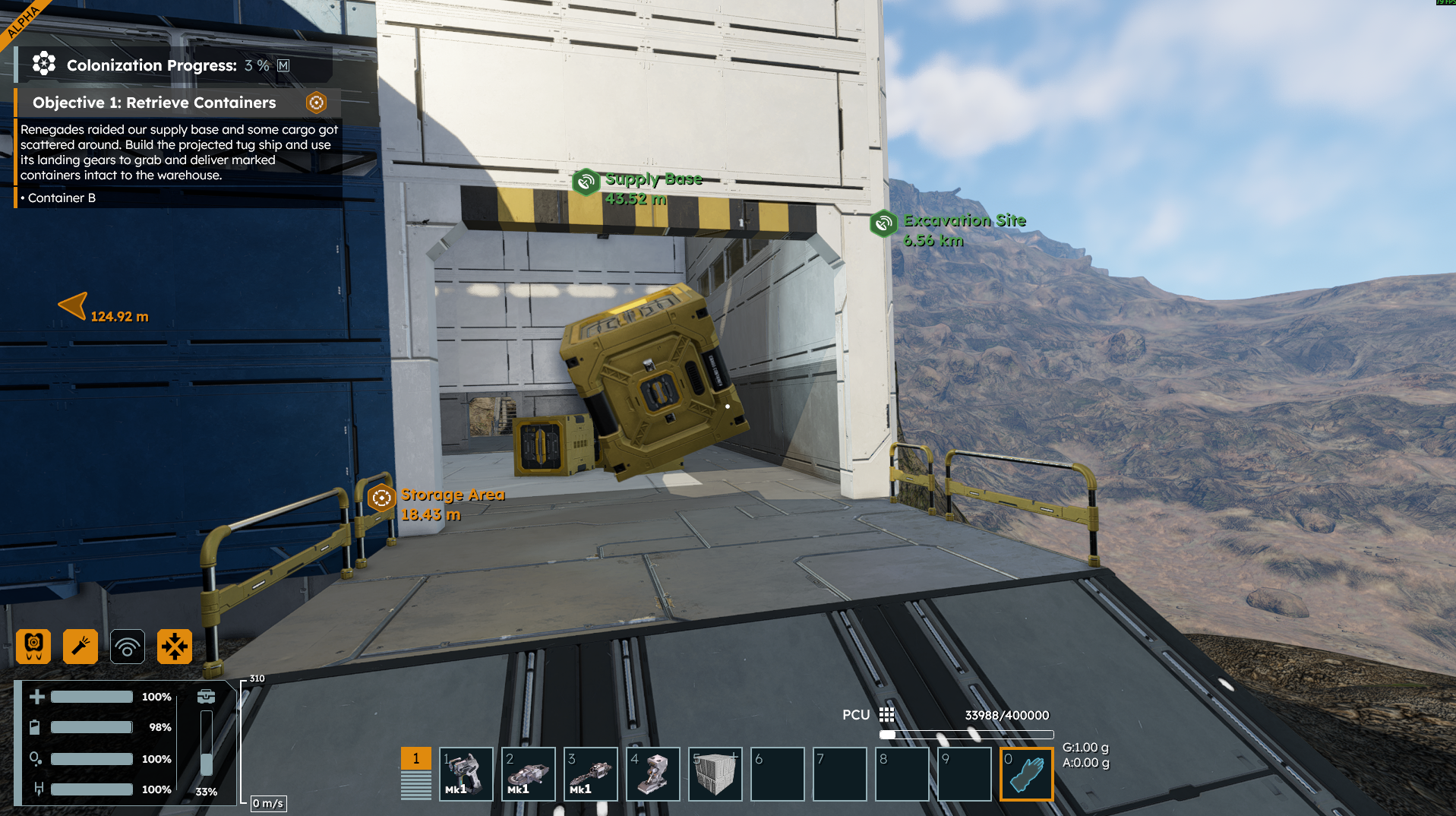Select the armor block in hotbar slot 5
The height and width of the screenshot is (816, 1456).
(x=715, y=773)
